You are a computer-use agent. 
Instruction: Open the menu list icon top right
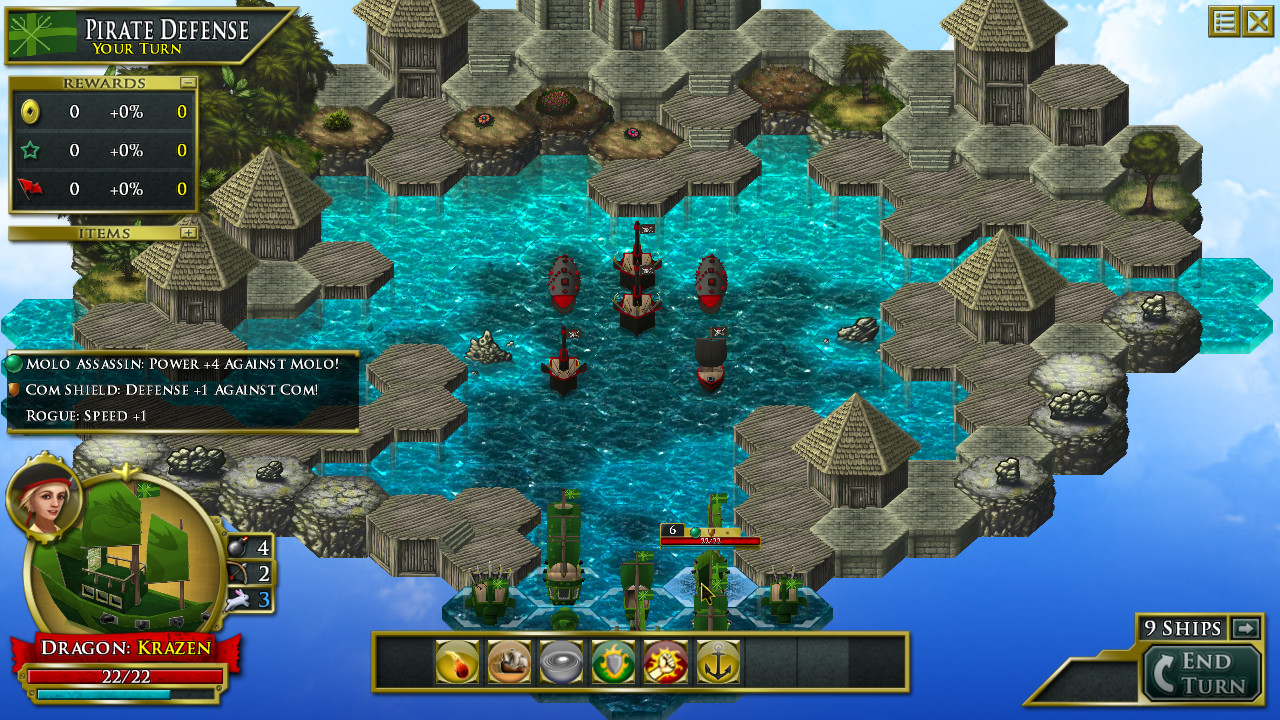pyautogui.click(x=1222, y=21)
